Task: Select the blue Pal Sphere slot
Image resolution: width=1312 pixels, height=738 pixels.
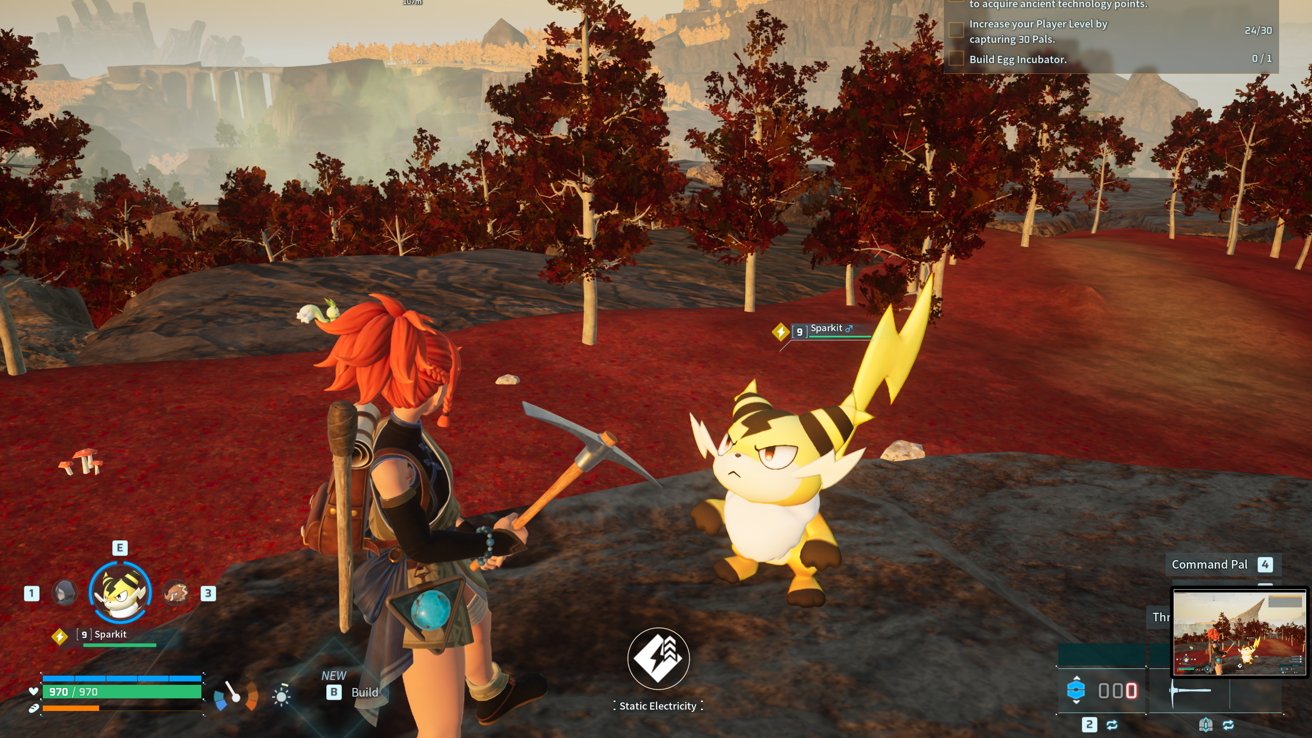Action: [1076, 690]
